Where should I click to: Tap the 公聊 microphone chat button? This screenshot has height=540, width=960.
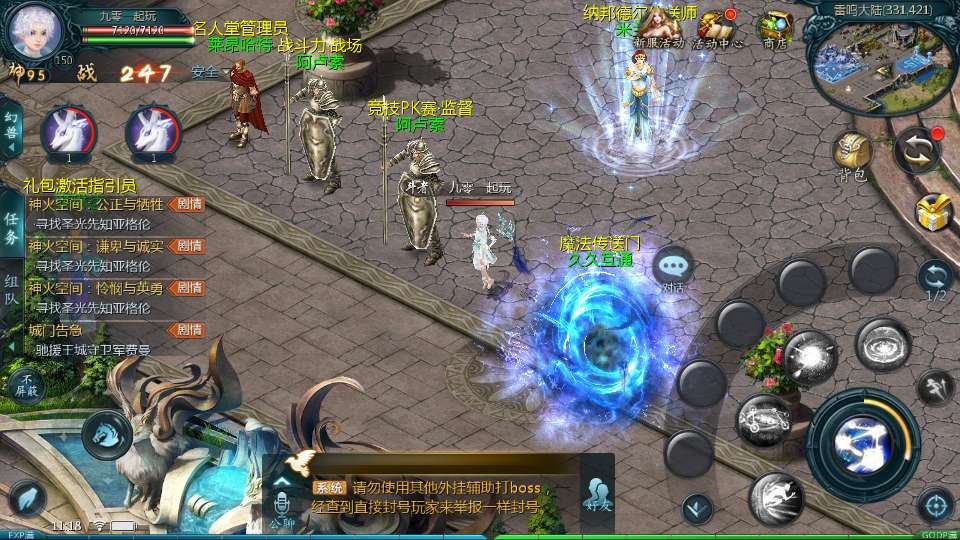point(282,496)
